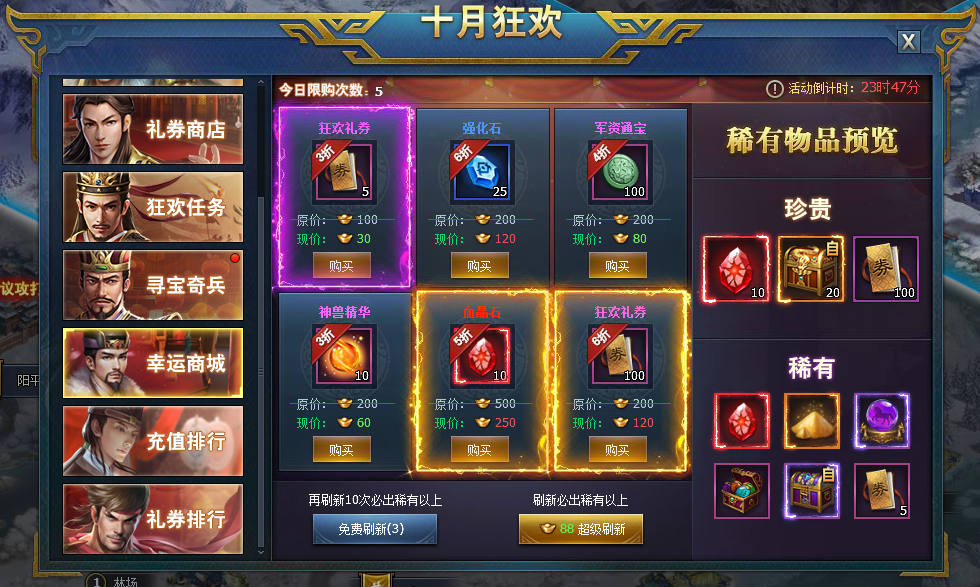Buy the 120-gold 狂欢礼券 offer
Image resolution: width=980 pixels, height=587 pixels.
pyautogui.click(x=618, y=450)
